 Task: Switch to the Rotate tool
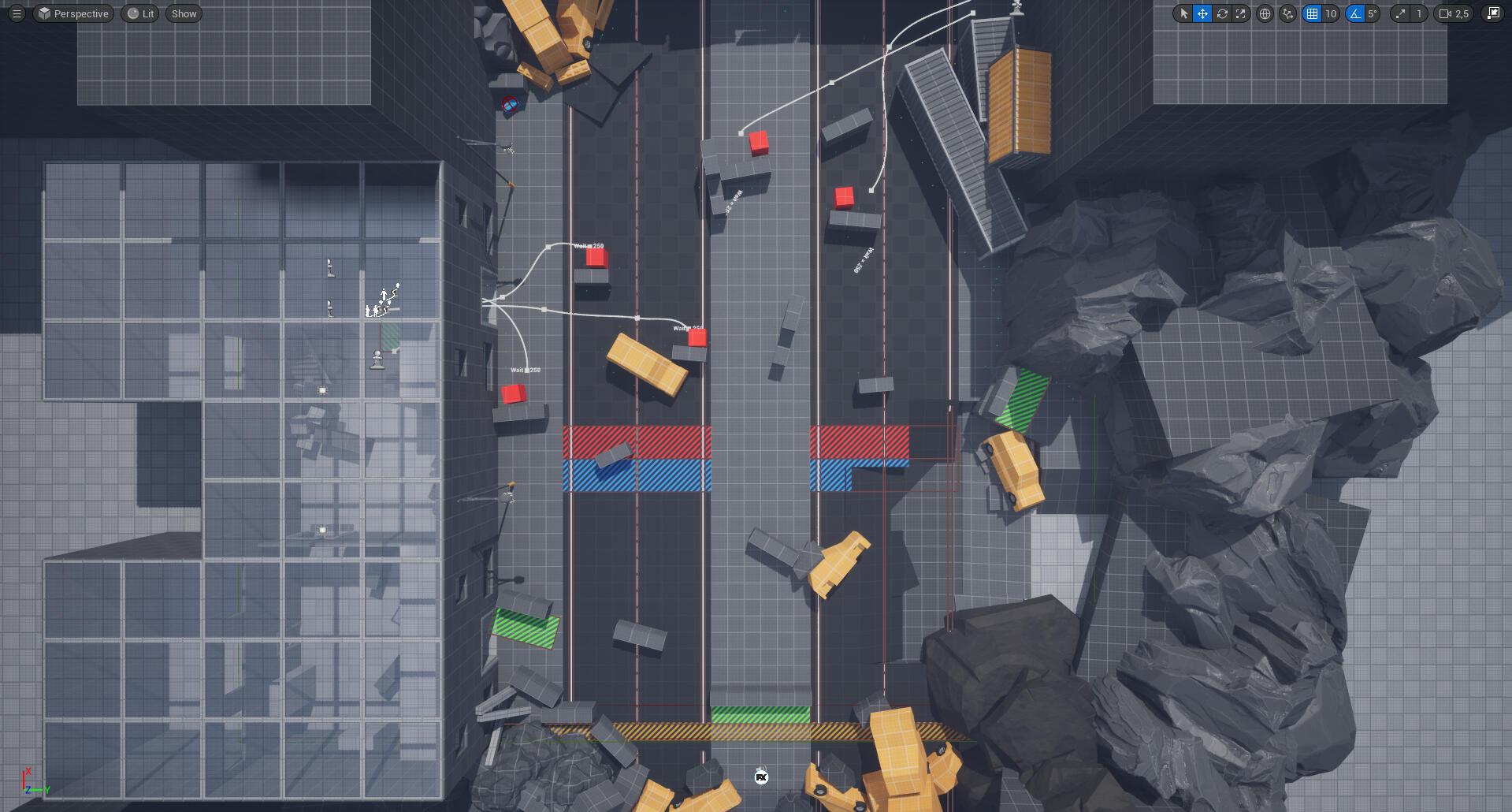(1223, 13)
